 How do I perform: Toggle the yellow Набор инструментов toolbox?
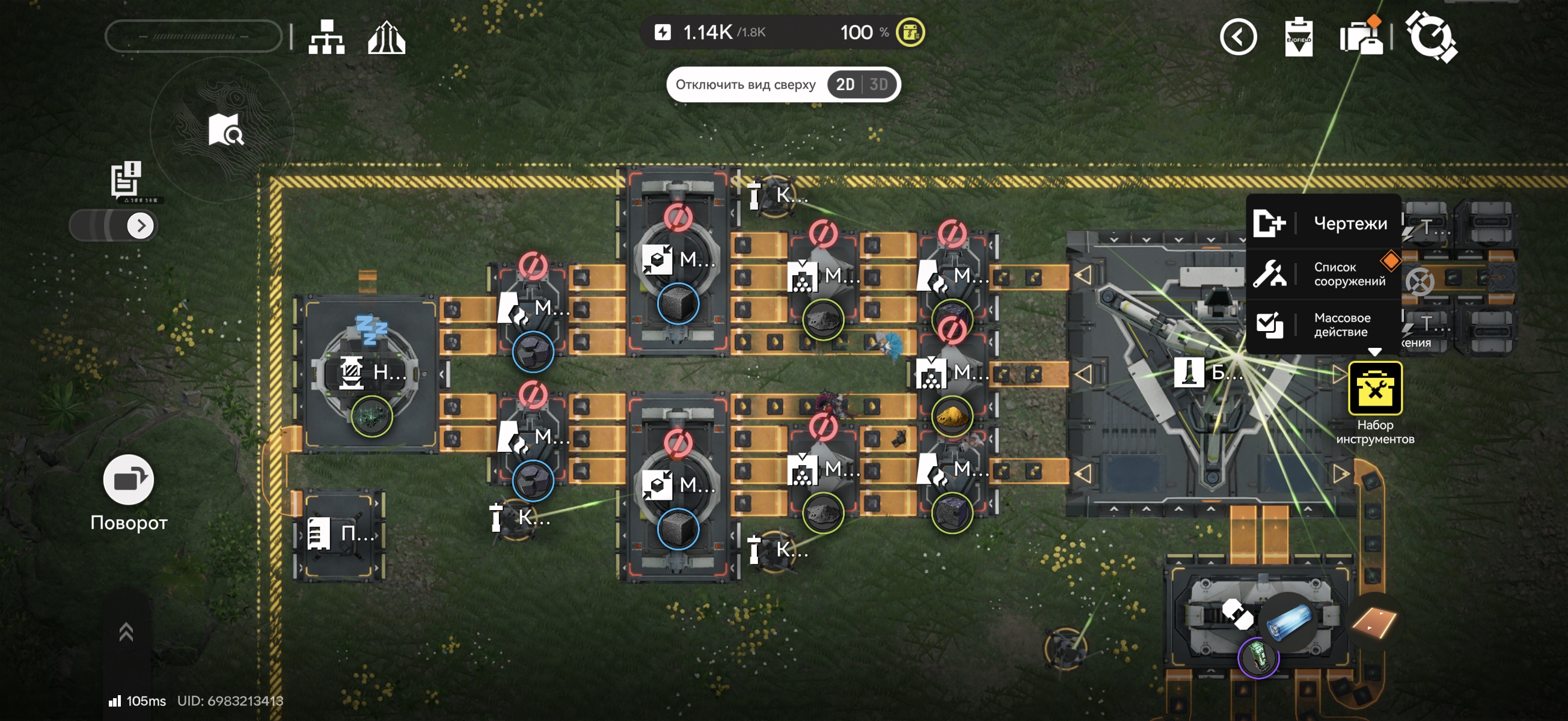pyautogui.click(x=1374, y=388)
